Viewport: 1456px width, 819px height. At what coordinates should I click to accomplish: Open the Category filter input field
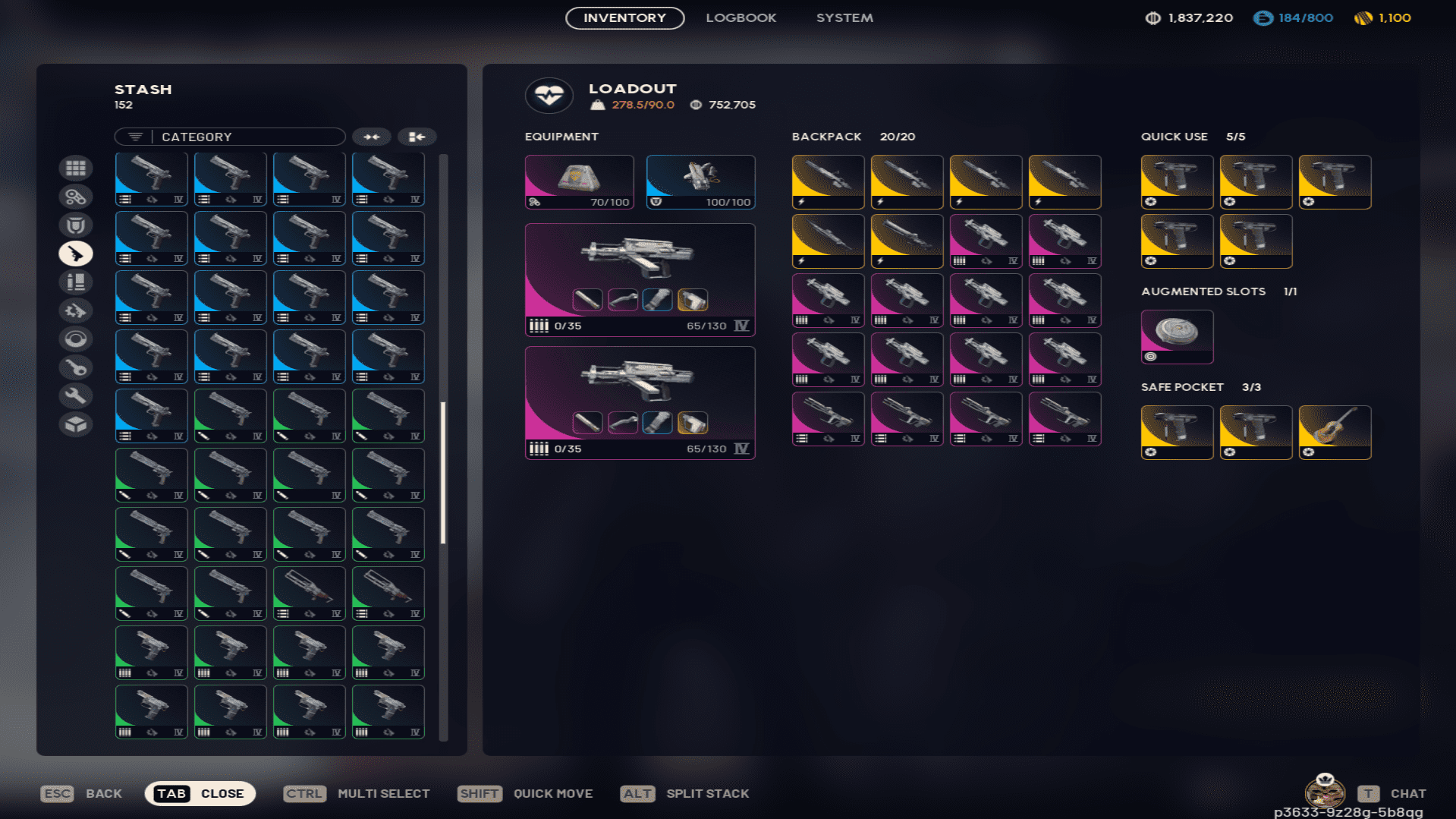click(x=243, y=137)
